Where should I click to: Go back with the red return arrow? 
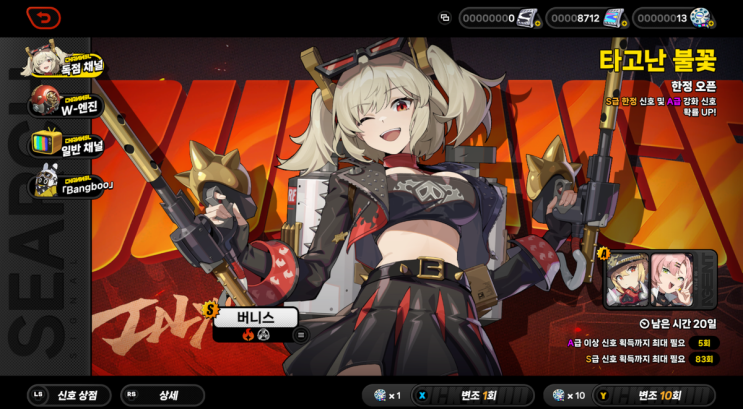click(43, 18)
